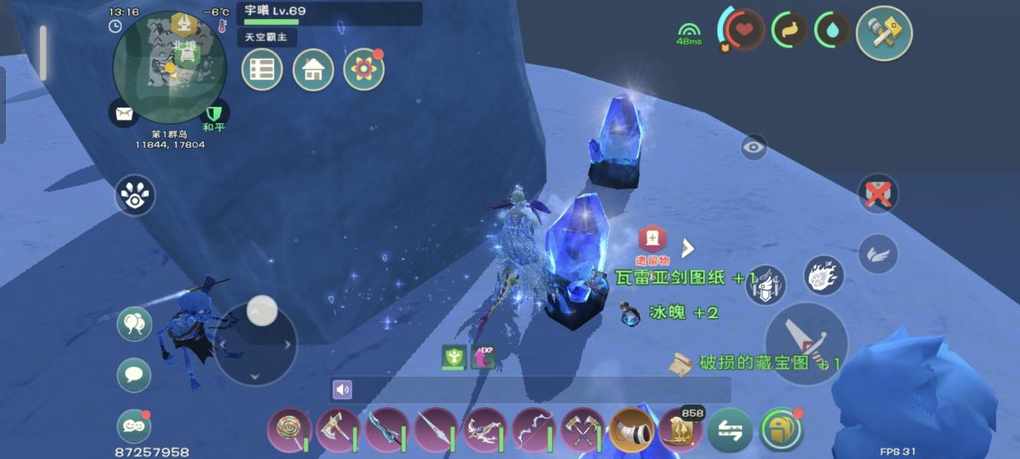The image size is (1020, 459).
Task: Tap the eye visibility icon
Action: [754, 147]
